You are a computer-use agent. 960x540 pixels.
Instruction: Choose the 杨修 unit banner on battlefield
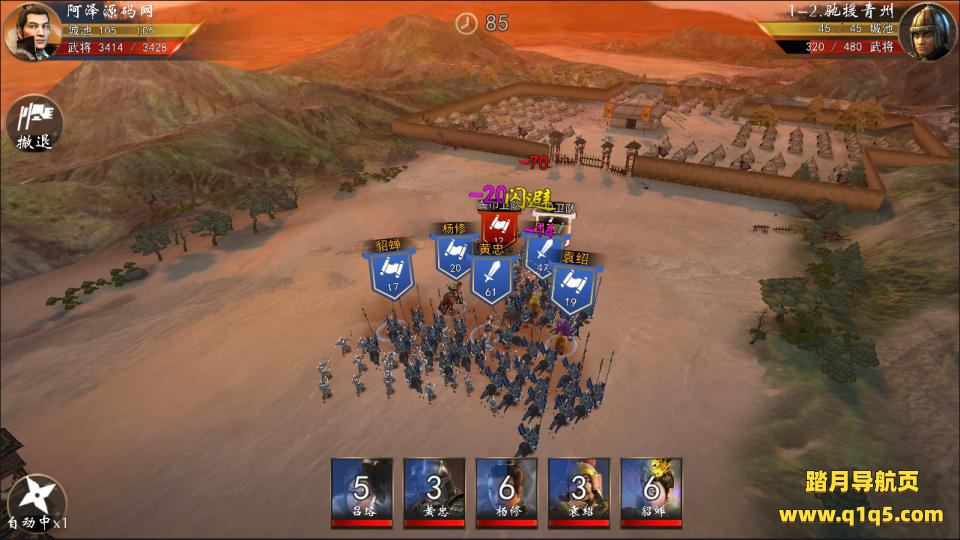454,252
